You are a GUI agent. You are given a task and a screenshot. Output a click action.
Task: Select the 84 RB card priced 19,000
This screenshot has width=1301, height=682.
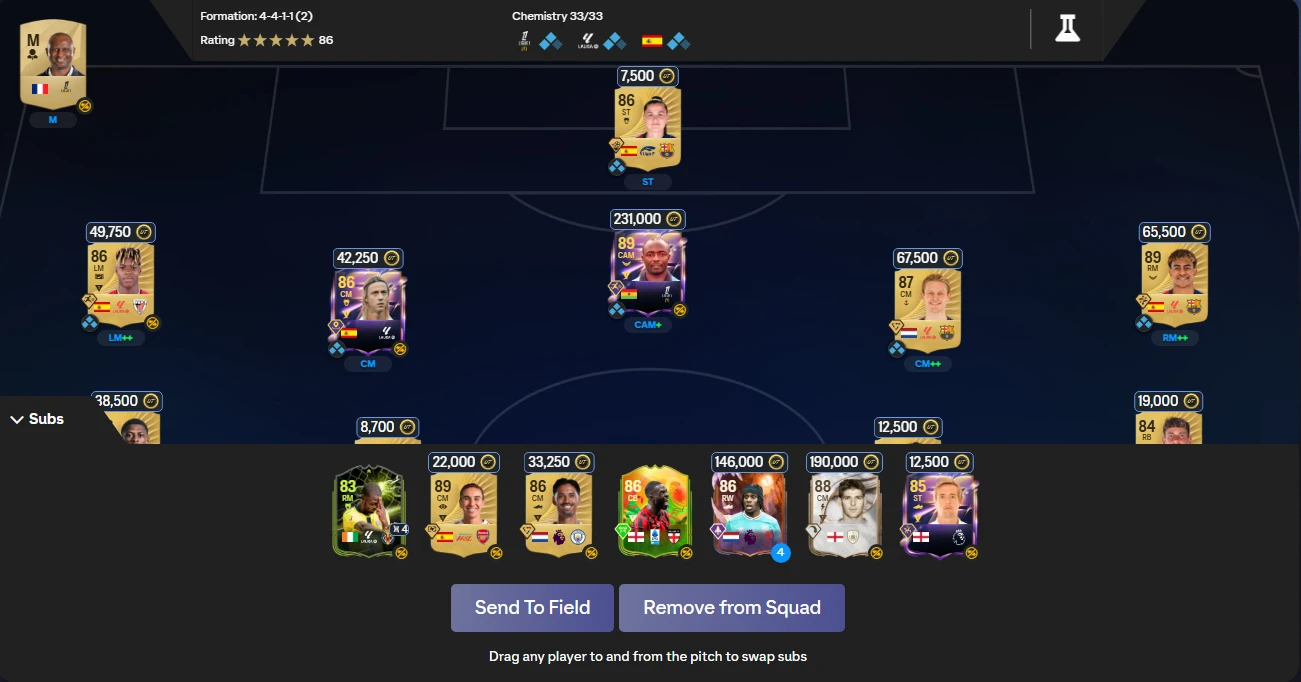(1168, 429)
